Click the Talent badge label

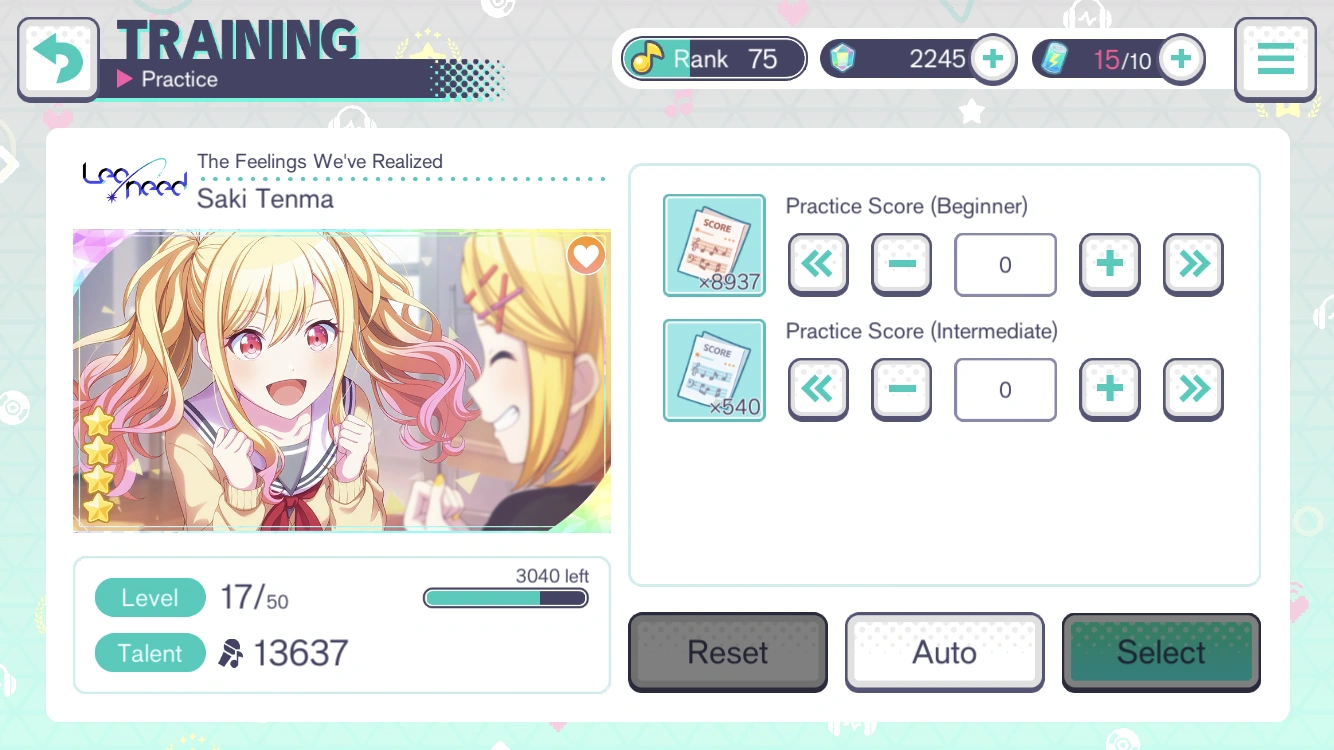click(150, 653)
